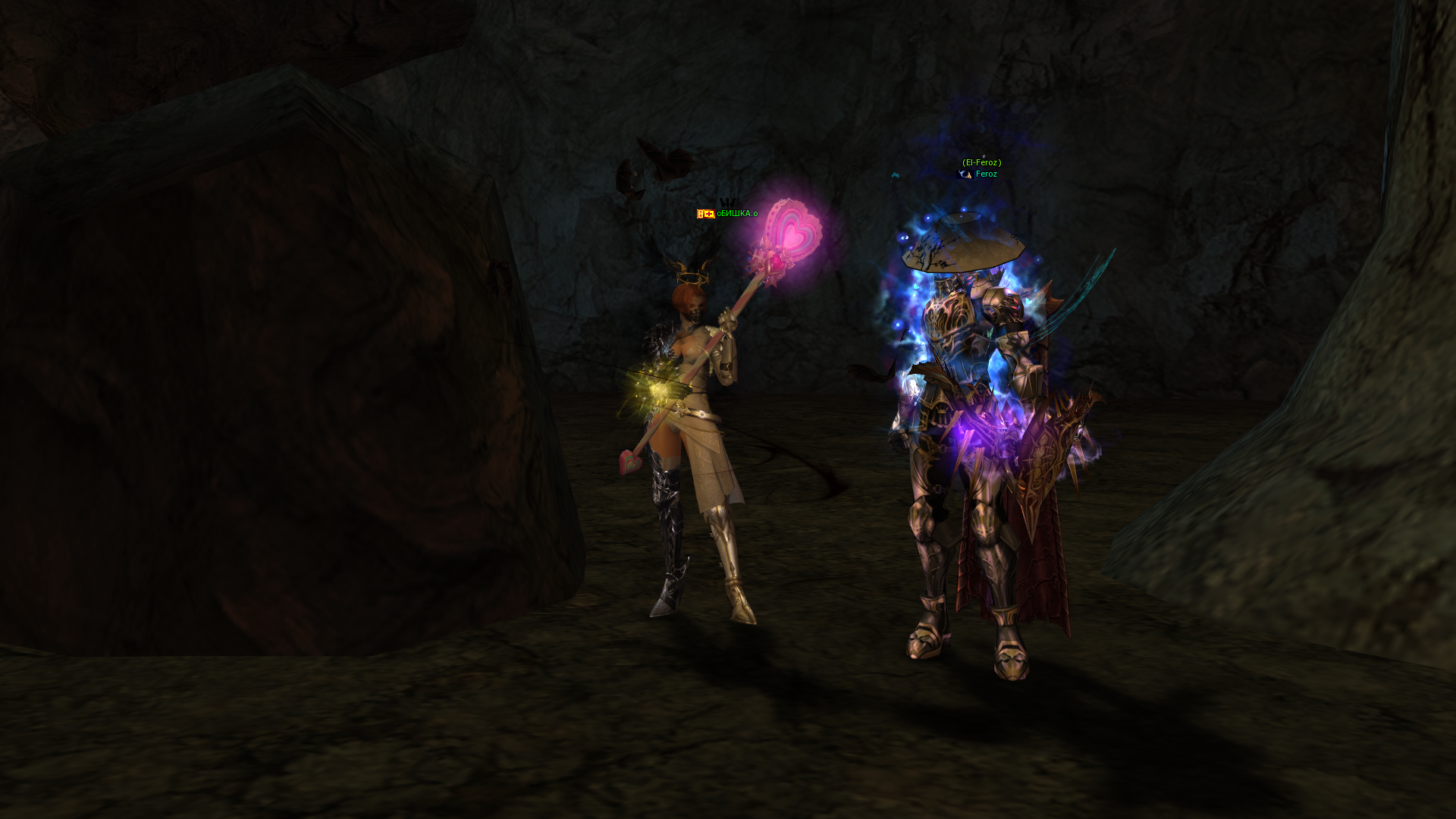
Task: Select the Feroz player nameplate
Action: (x=986, y=174)
